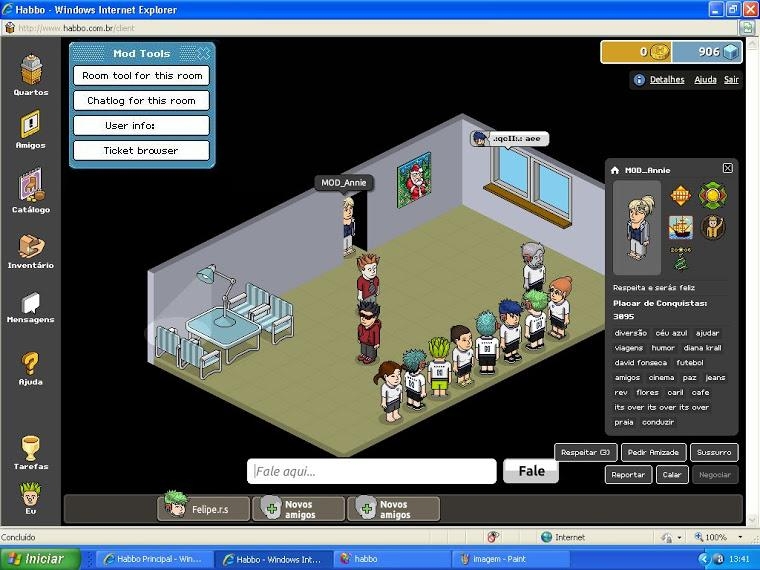Close the Mod Tools panel
Image resolution: width=760 pixels, height=570 pixels.
click(x=204, y=53)
